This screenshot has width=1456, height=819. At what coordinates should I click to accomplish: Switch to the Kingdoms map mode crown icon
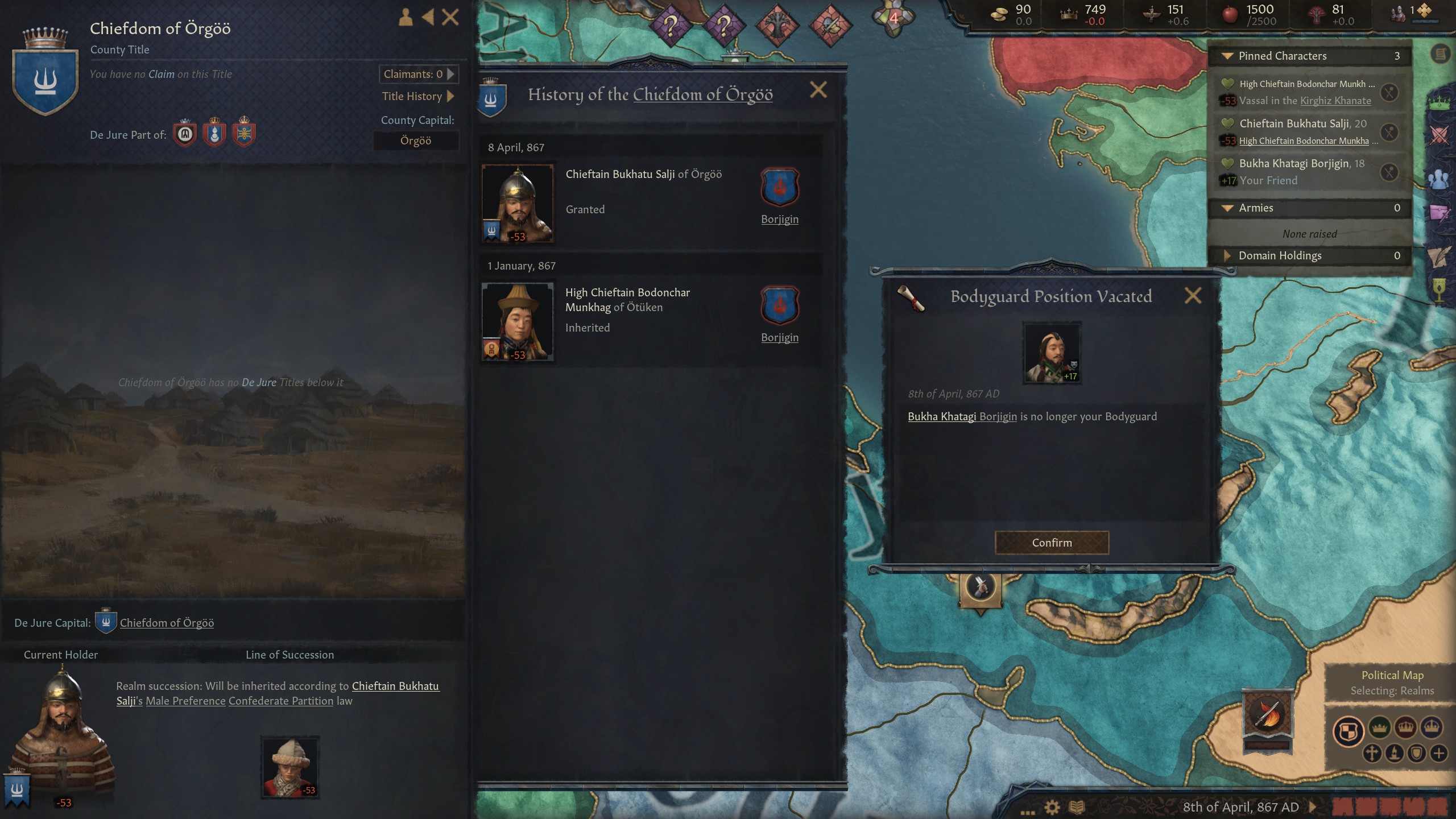point(1406,727)
